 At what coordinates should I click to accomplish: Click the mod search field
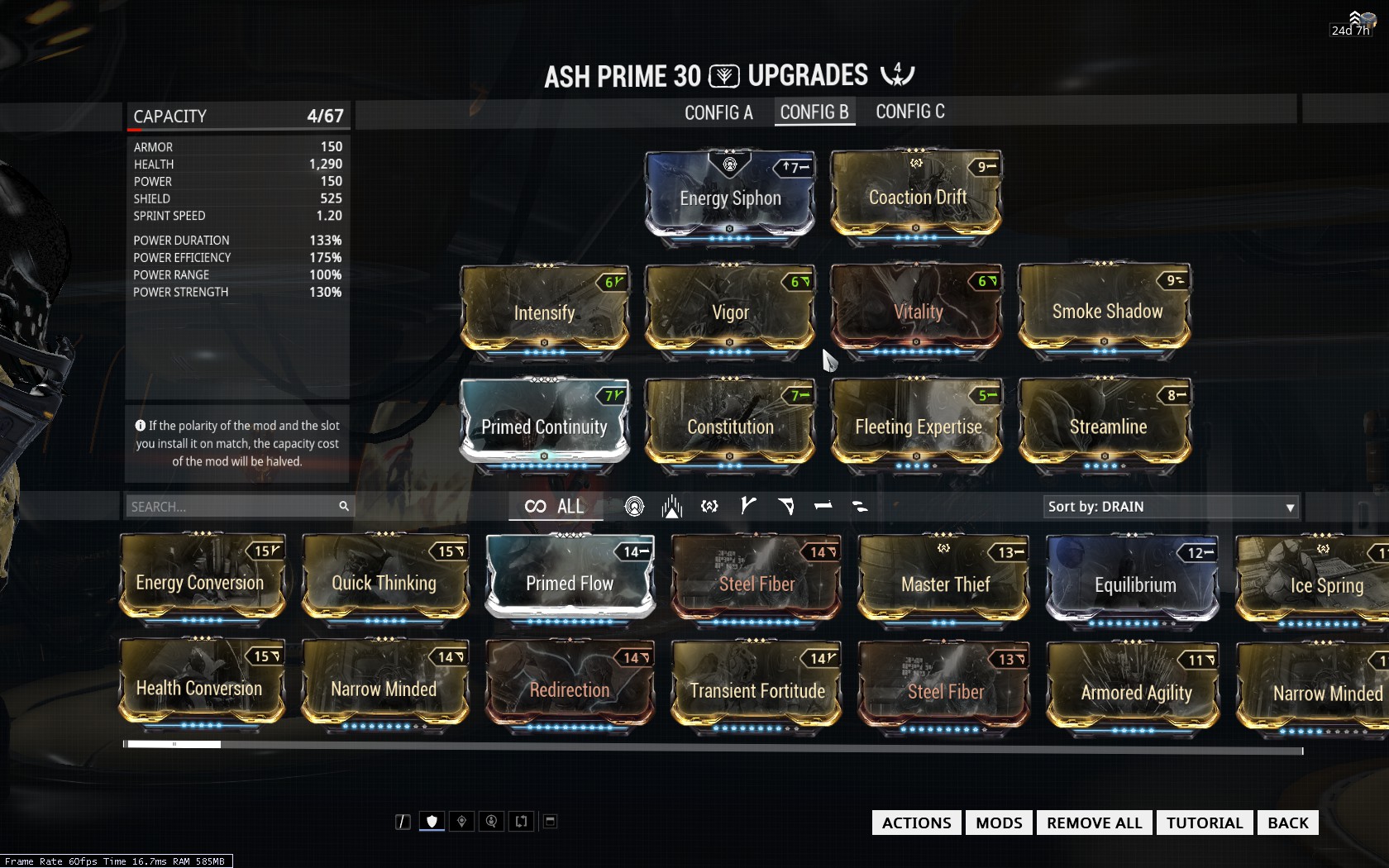click(231, 507)
